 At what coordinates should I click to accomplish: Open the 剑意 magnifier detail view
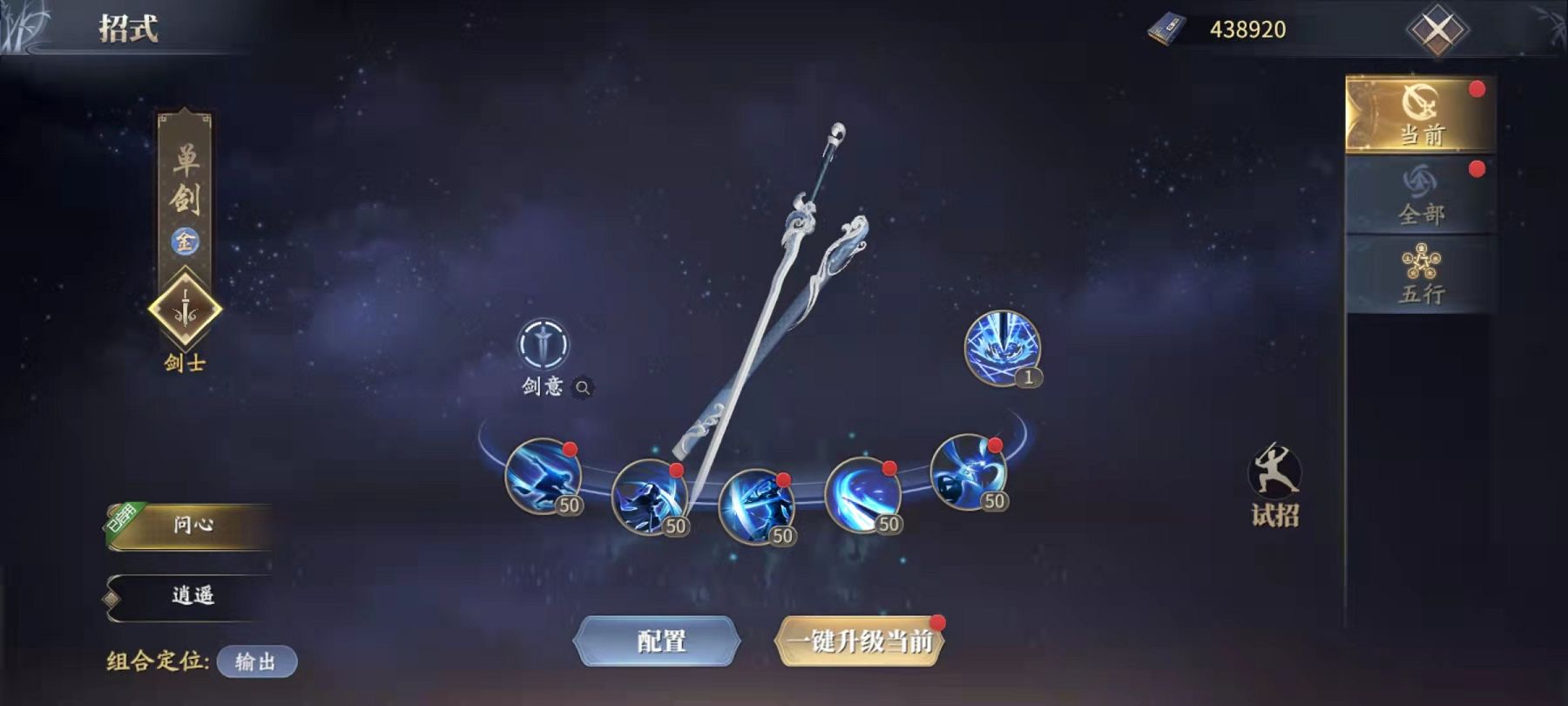pyautogui.click(x=581, y=386)
